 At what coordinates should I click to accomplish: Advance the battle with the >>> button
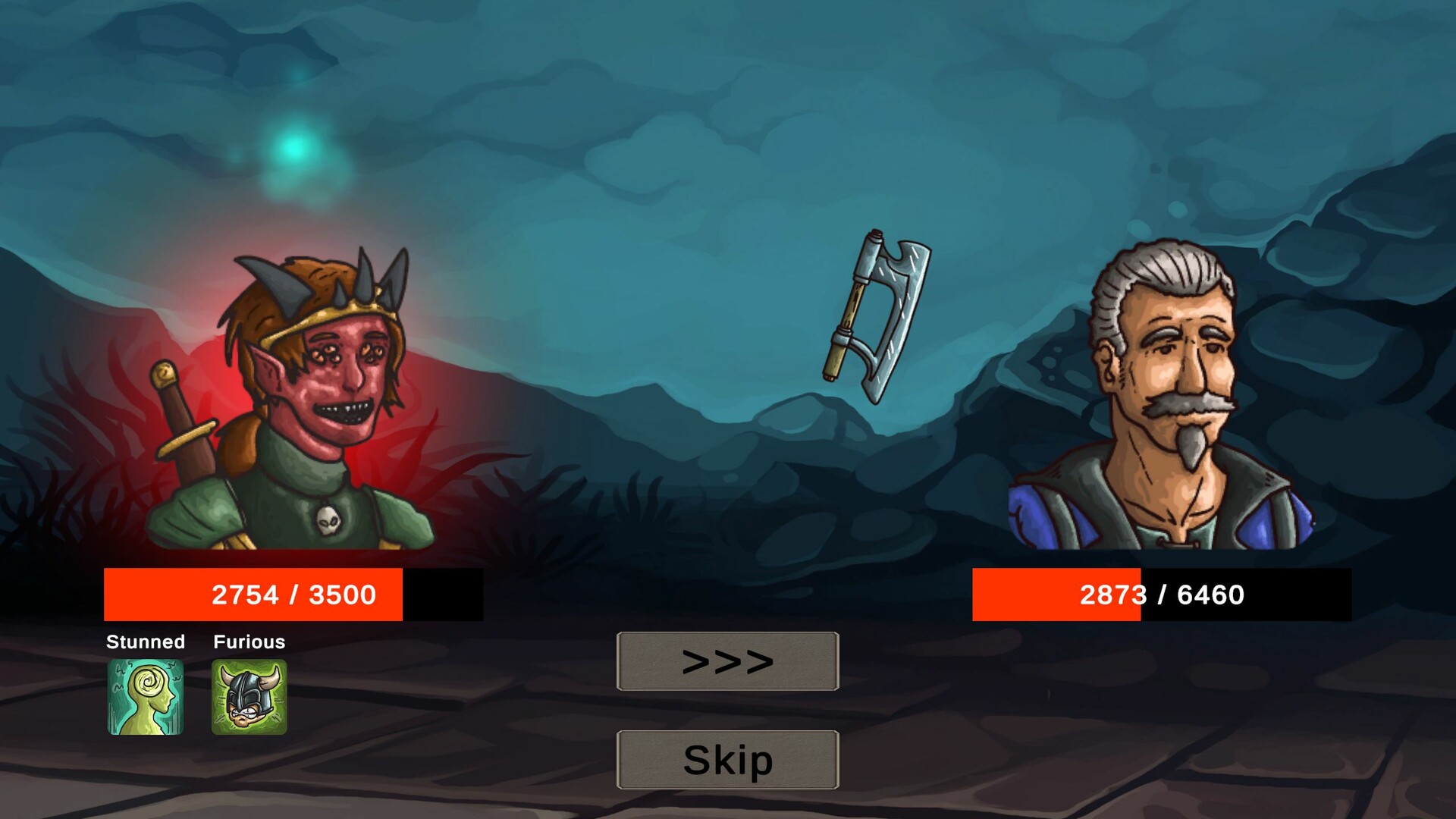pos(726,661)
